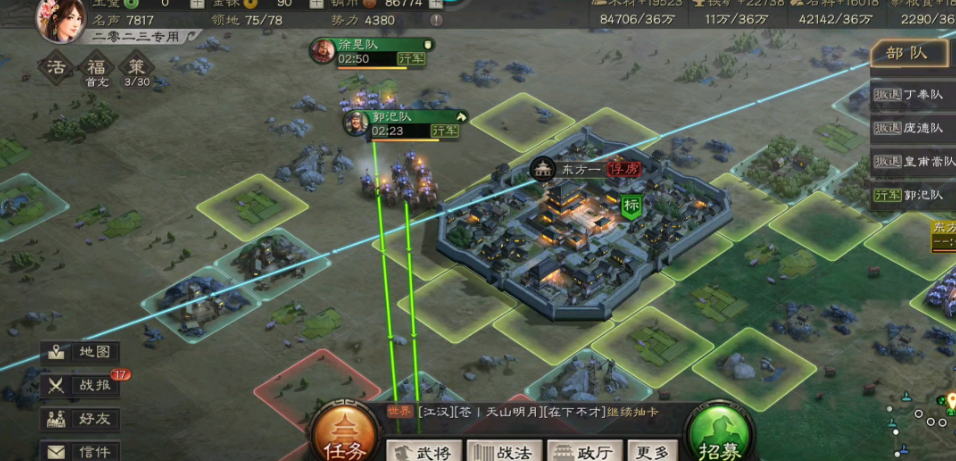Screen dimensions: 956x461
Task: Select 庞德队 in the troops list
Action: point(912,128)
